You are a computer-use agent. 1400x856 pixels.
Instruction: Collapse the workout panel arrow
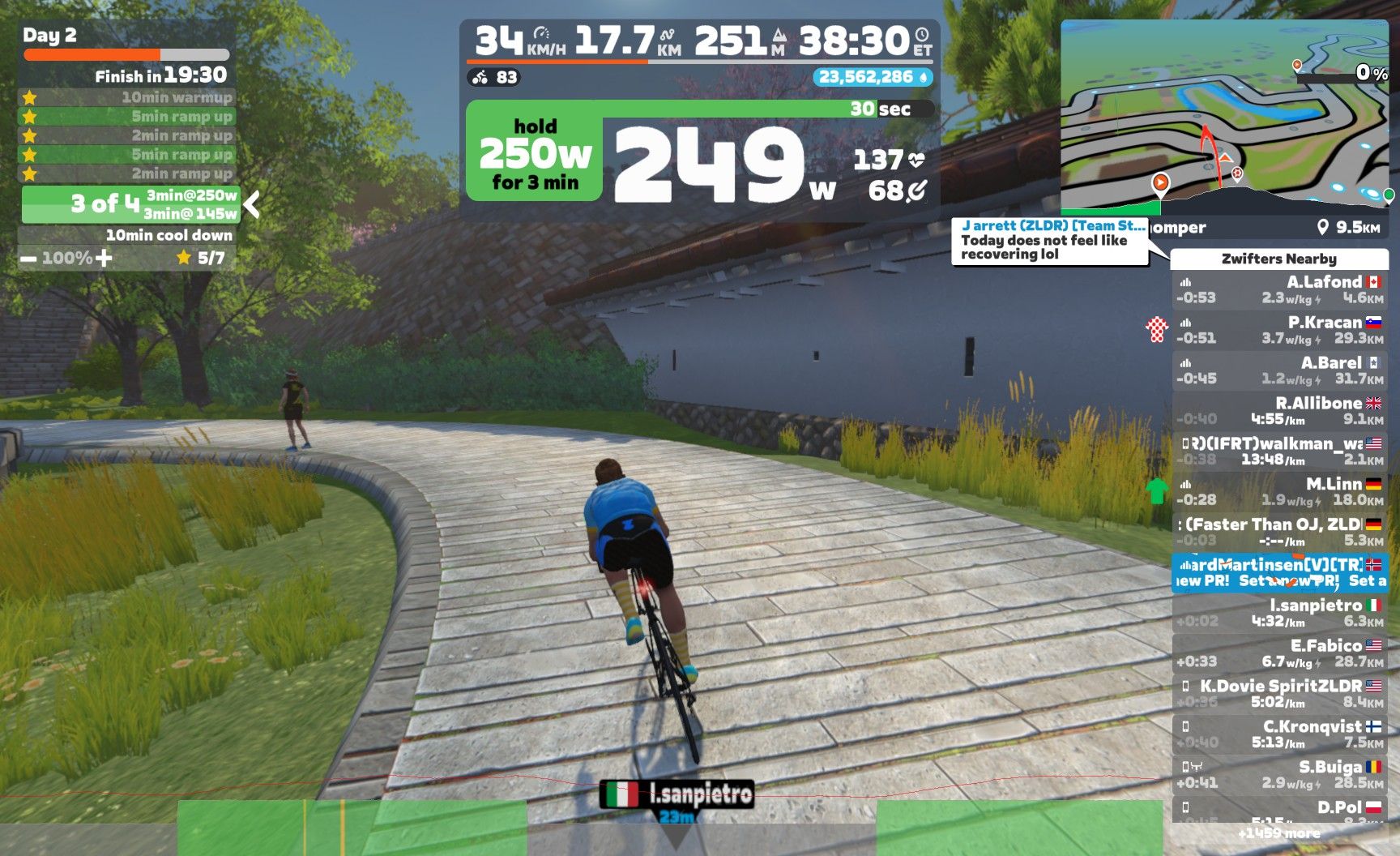tap(252, 204)
